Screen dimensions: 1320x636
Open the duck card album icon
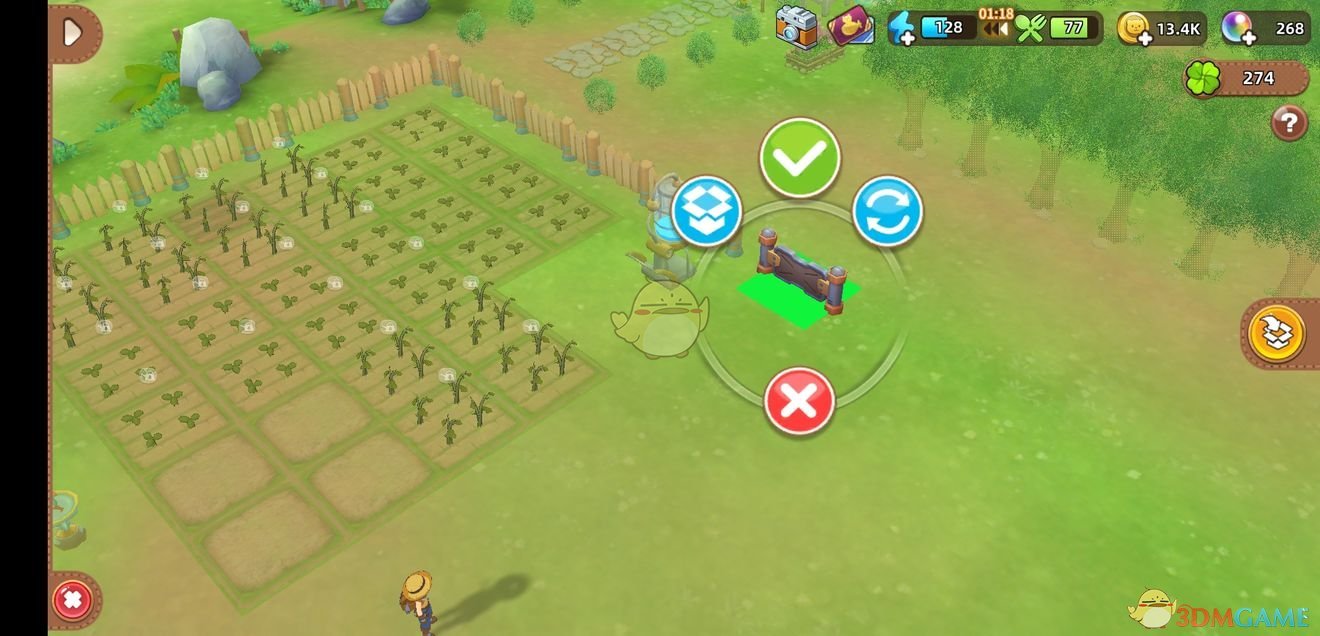tap(851, 27)
